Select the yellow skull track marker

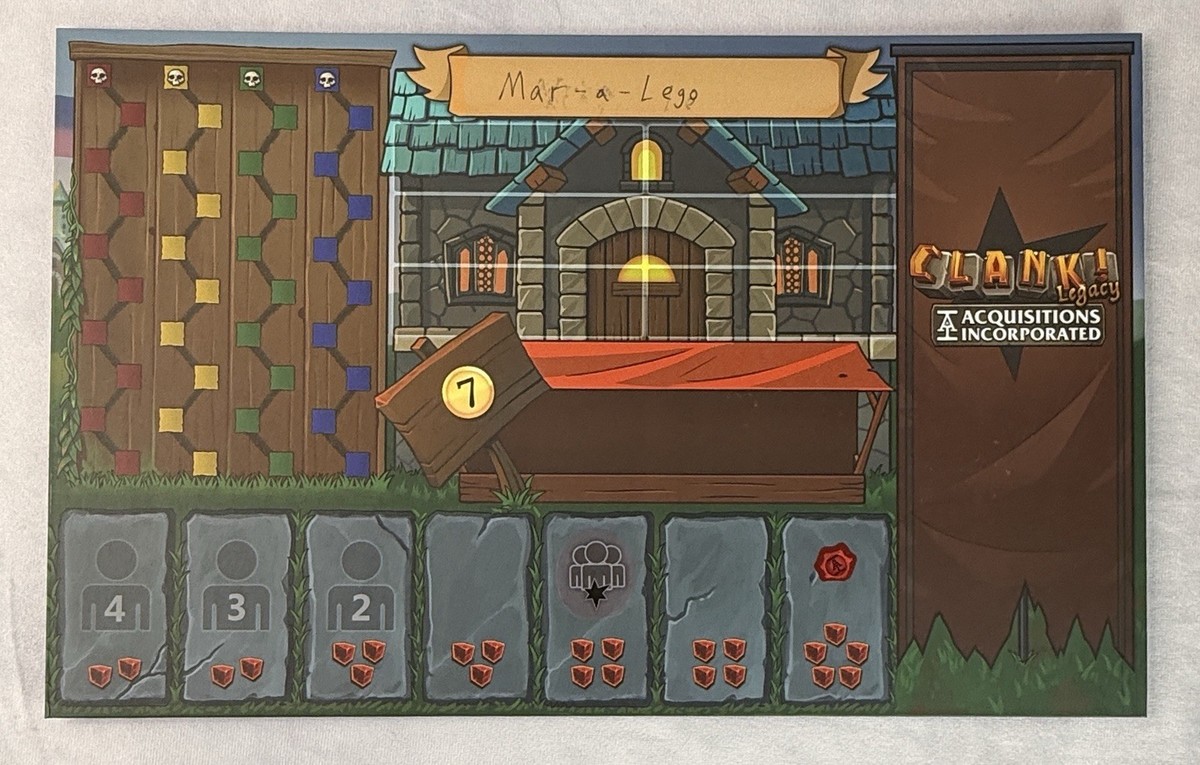coord(175,76)
